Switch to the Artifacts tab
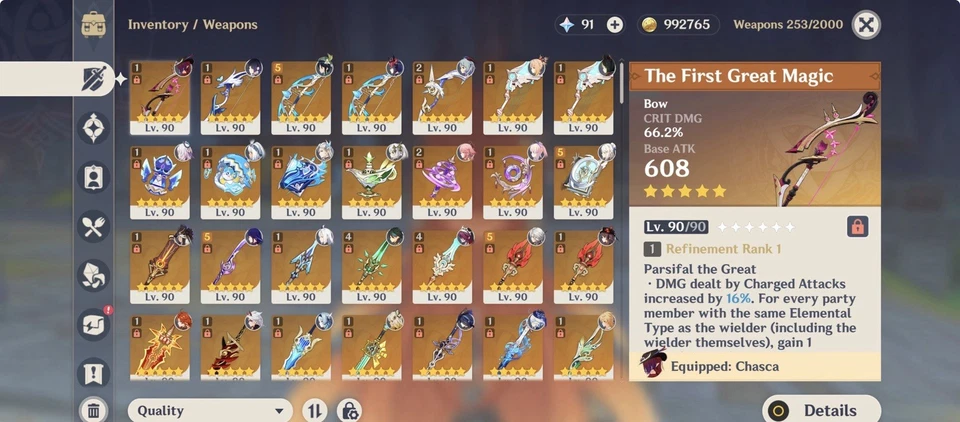 [x=94, y=127]
